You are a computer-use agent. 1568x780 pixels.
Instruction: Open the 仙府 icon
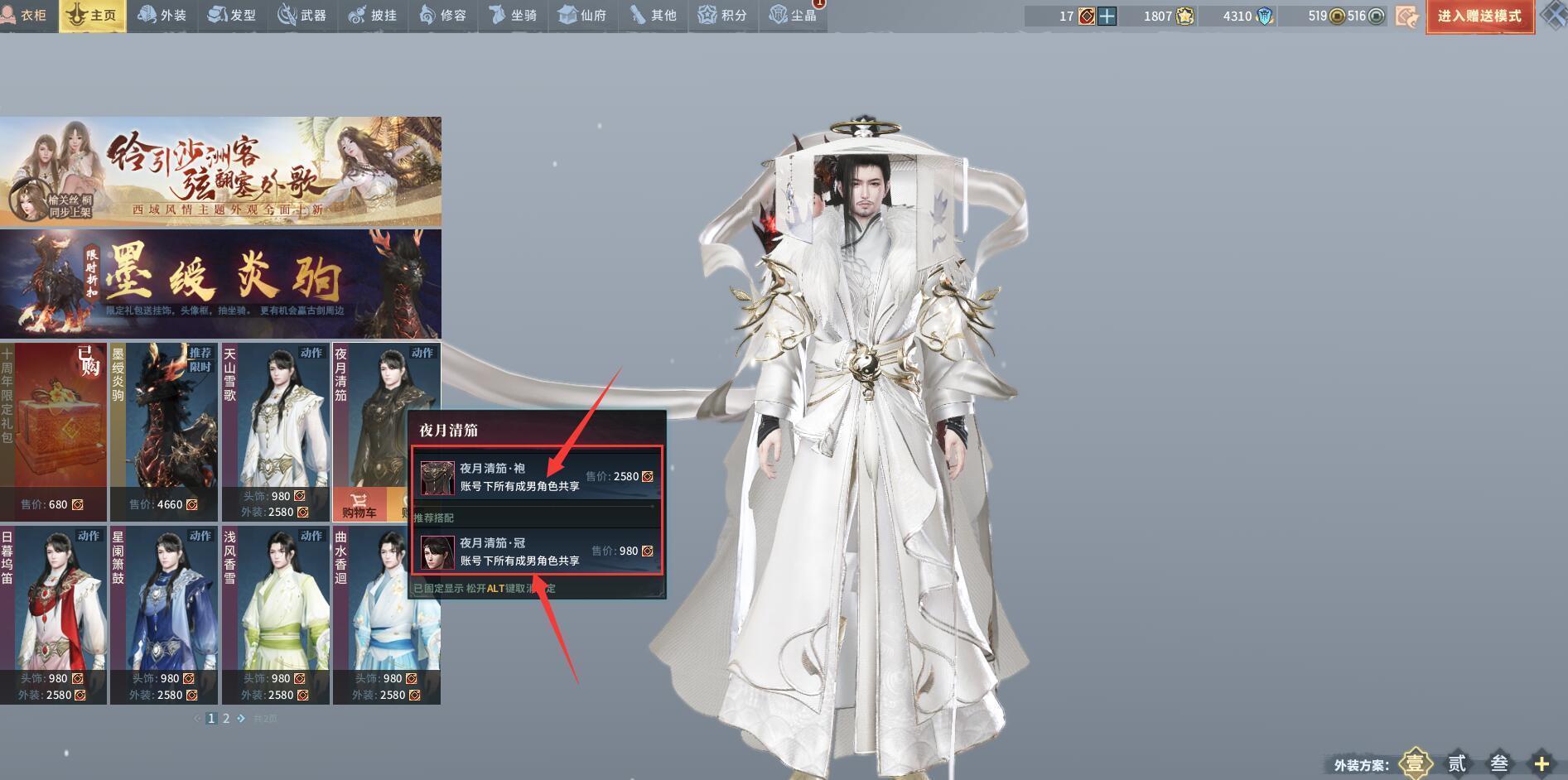(x=583, y=15)
